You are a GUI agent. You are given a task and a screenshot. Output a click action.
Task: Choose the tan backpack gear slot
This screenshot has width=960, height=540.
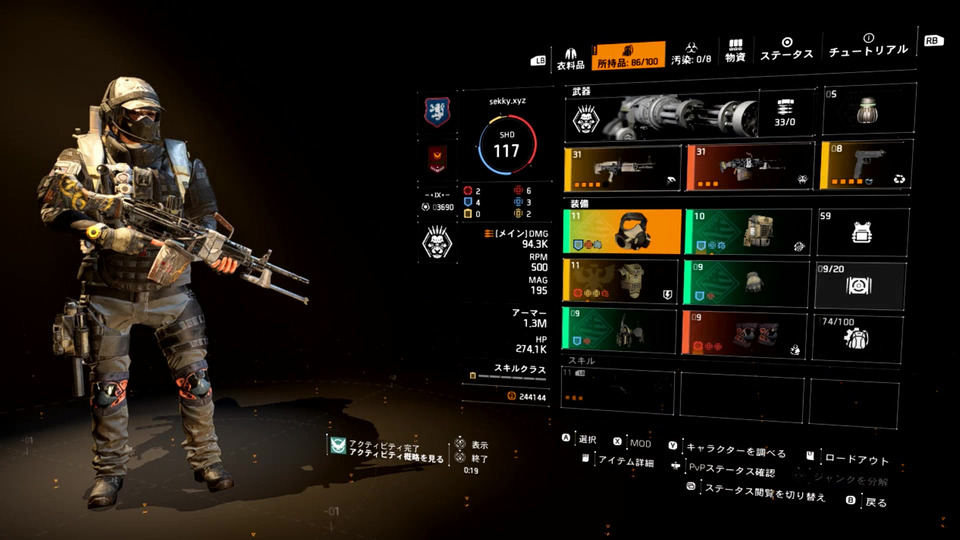[x=746, y=231]
